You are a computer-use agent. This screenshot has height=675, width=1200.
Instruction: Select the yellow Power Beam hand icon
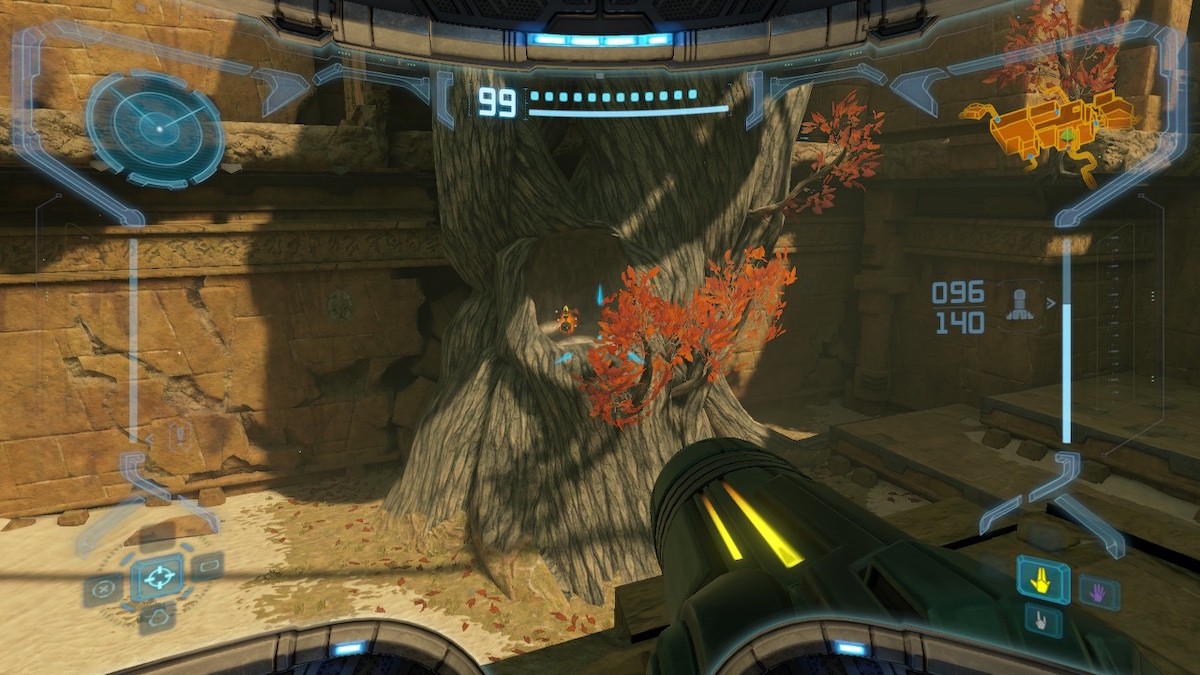tap(1043, 579)
